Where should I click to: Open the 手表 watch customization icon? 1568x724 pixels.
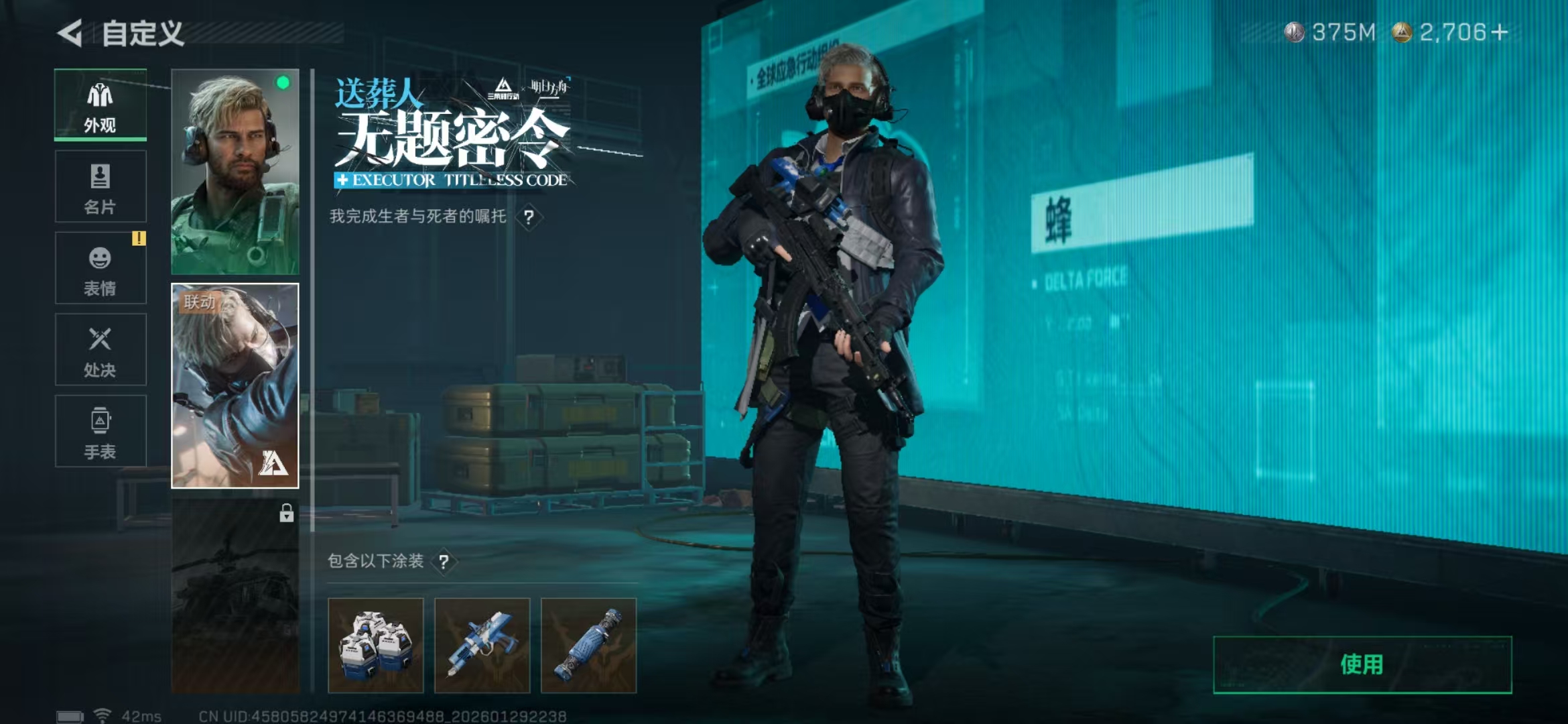tap(99, 429)
